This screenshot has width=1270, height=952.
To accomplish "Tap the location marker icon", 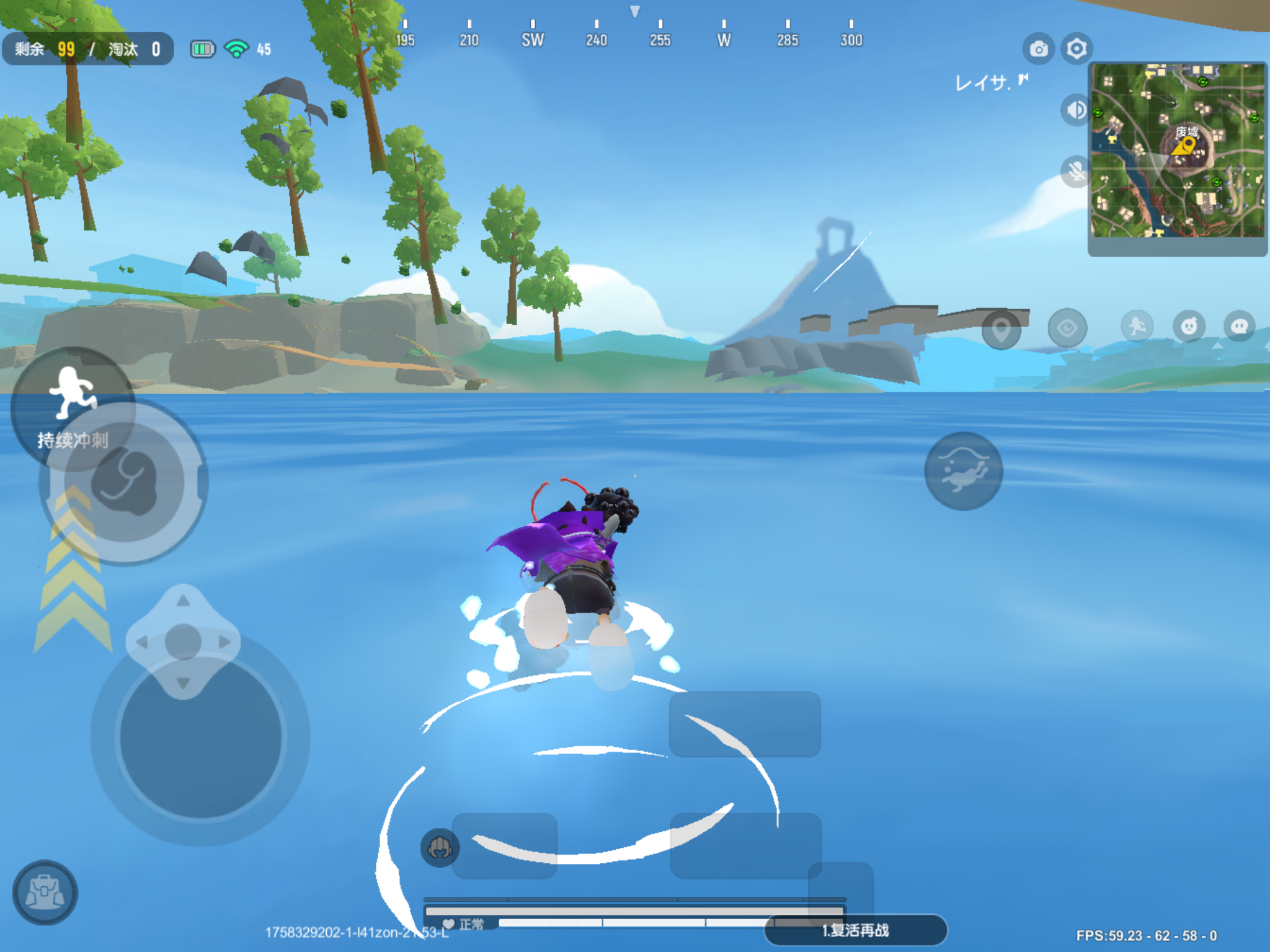I will [1001, 330].
